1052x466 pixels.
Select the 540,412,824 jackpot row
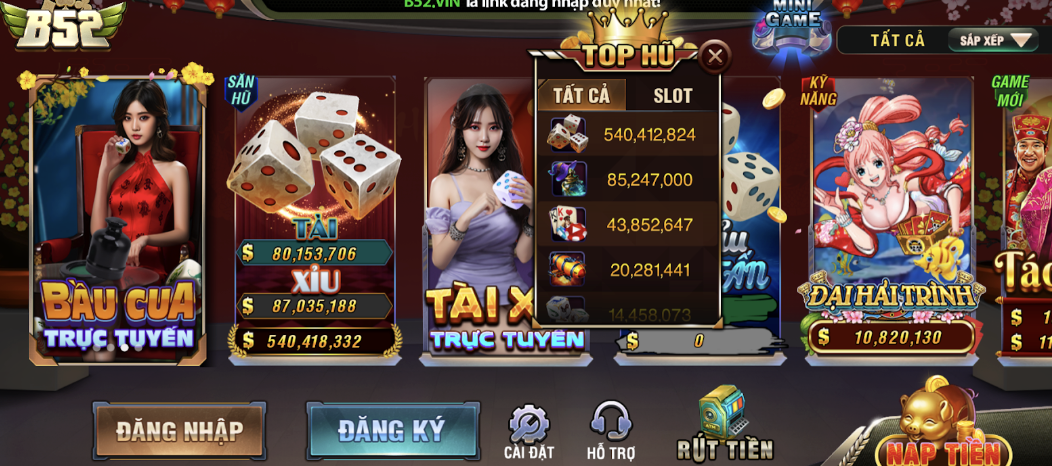[627, 134]
